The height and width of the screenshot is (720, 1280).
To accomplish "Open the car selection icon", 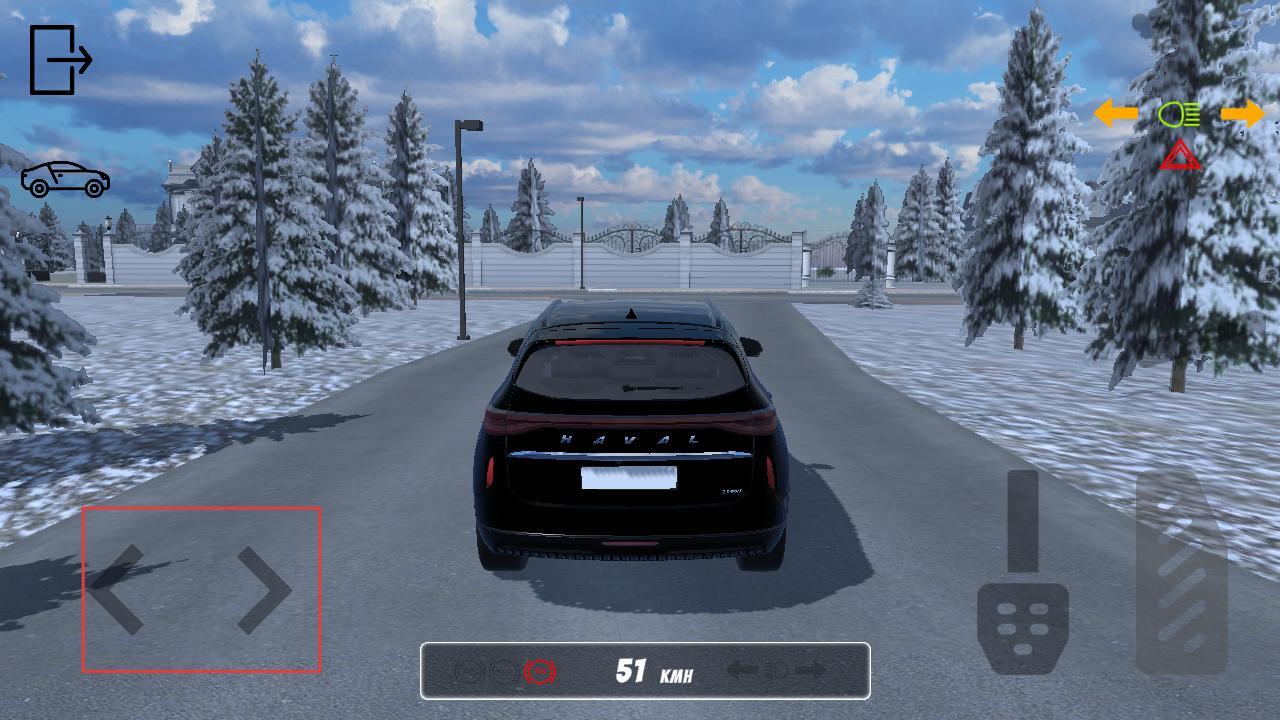I will [x=66, y=179].
